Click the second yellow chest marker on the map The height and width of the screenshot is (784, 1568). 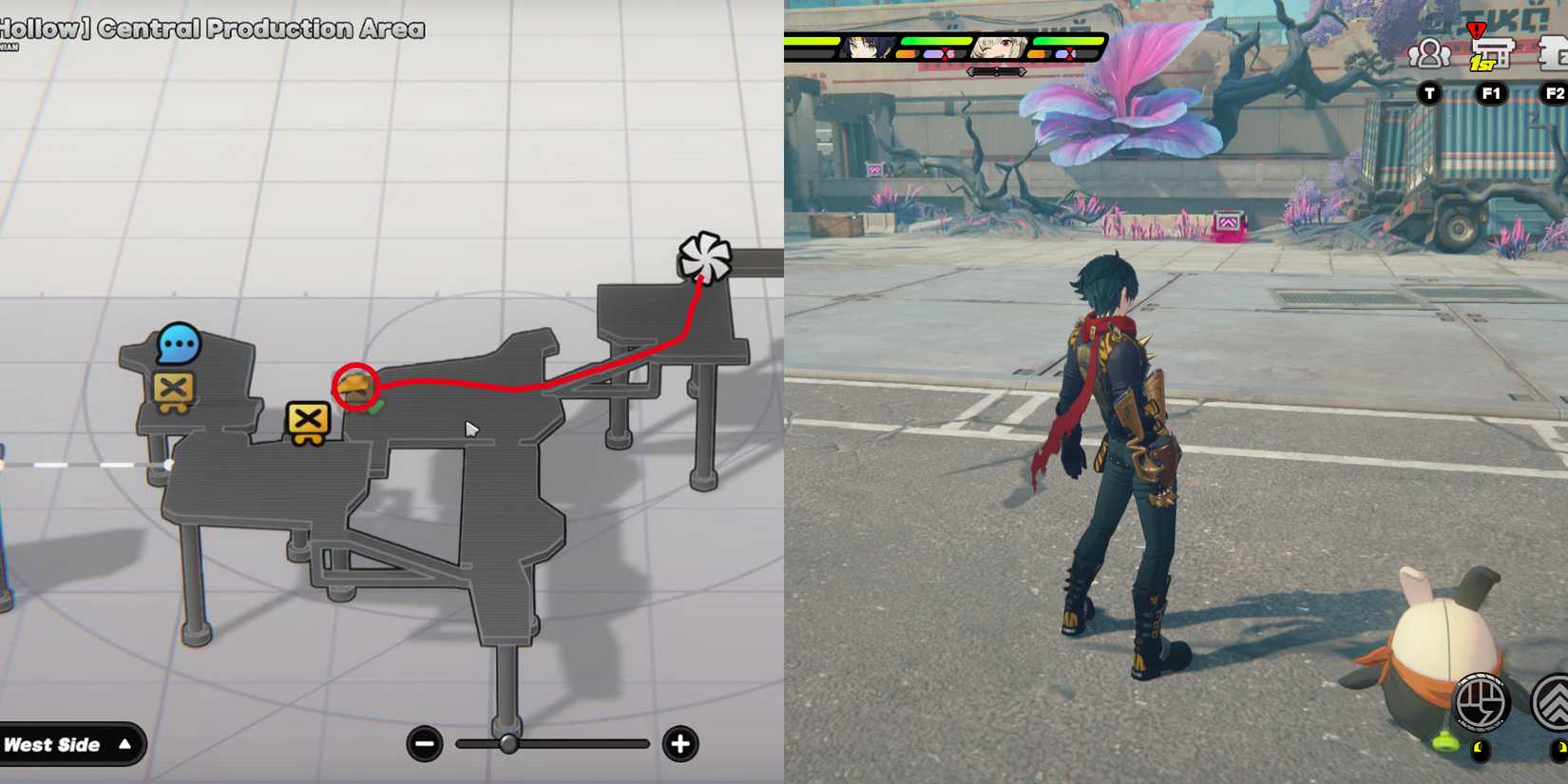click(306, 419)
